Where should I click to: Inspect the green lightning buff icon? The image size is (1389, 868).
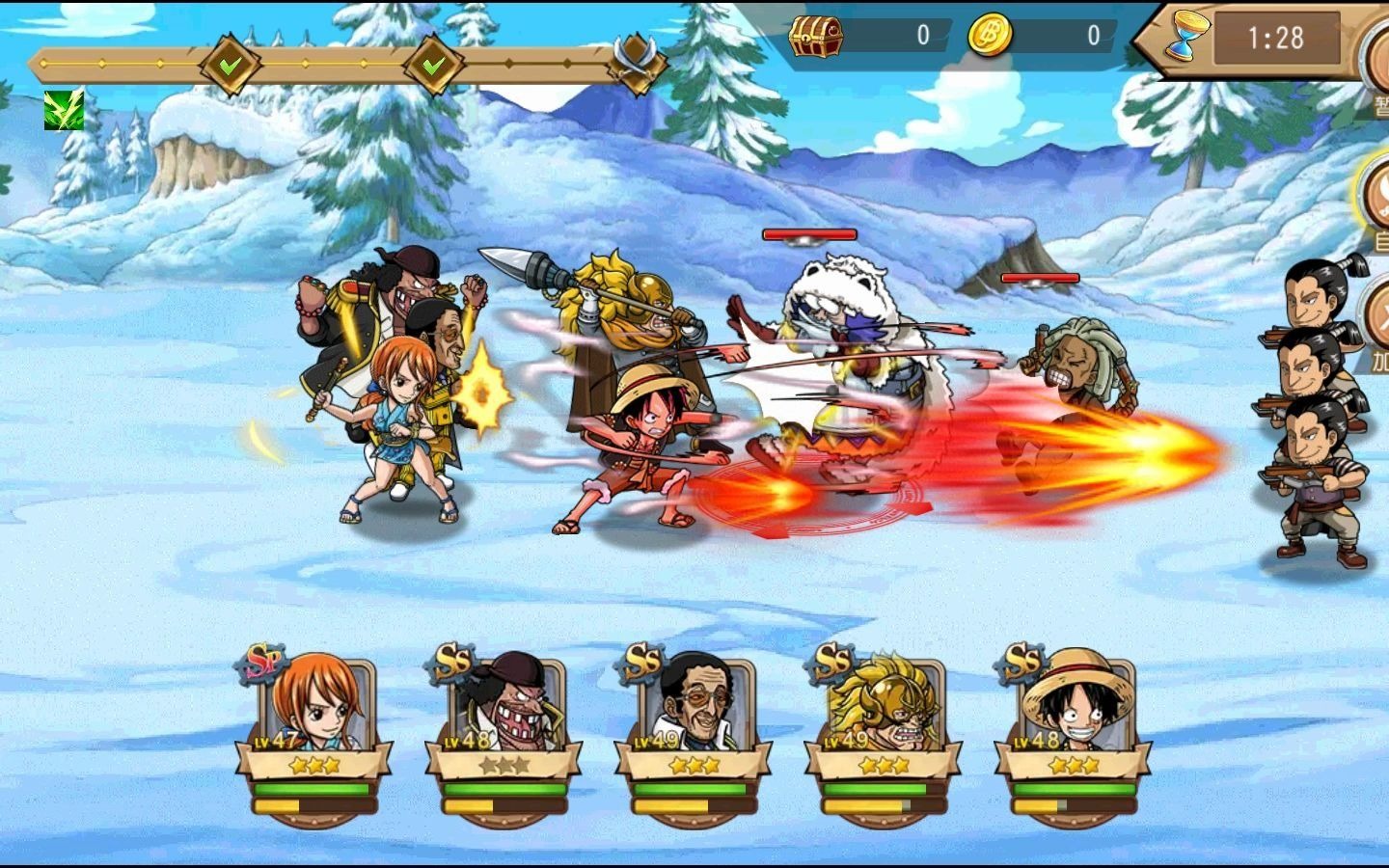tap(64, 111)
